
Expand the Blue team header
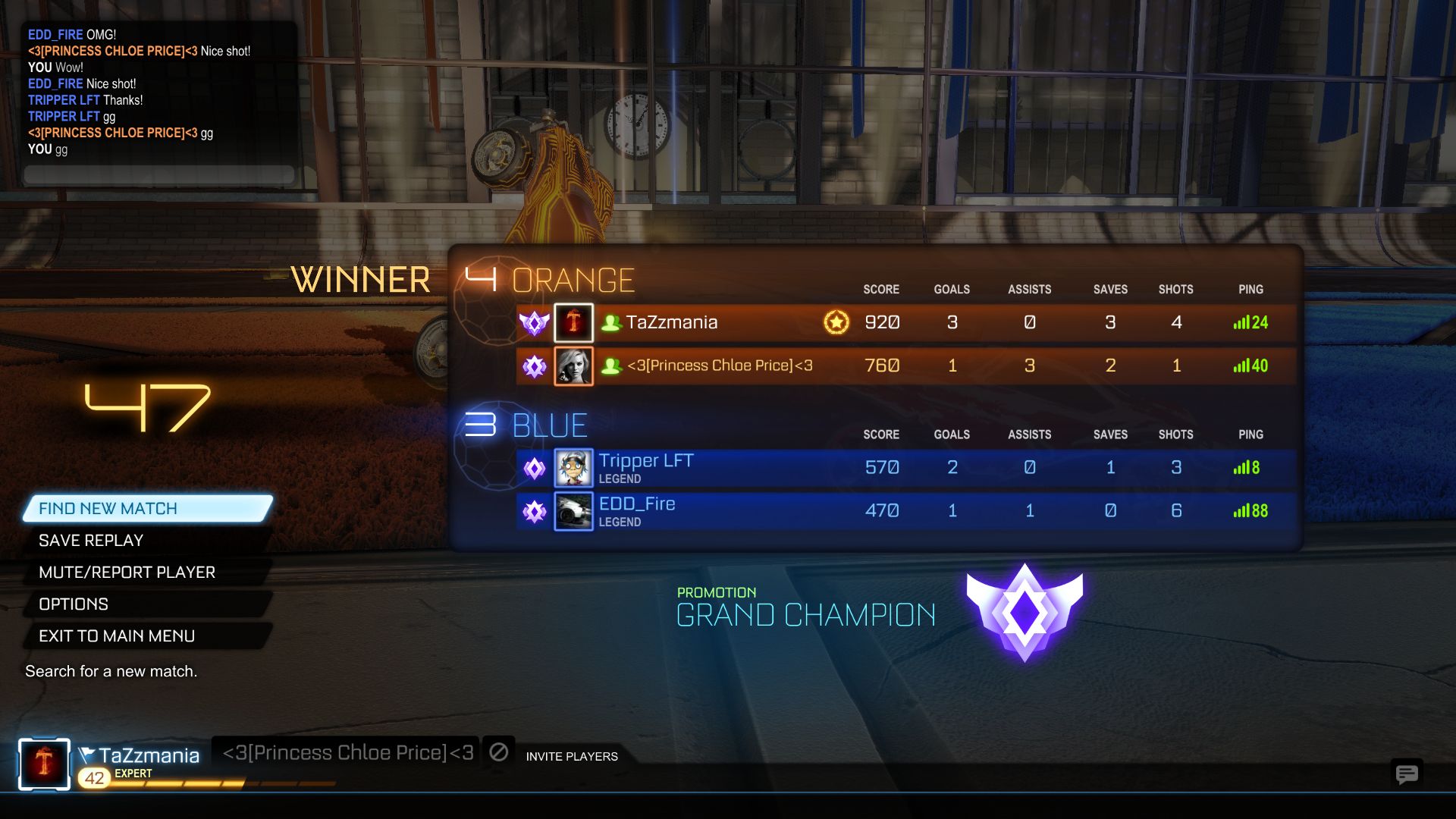coord(550,425)
